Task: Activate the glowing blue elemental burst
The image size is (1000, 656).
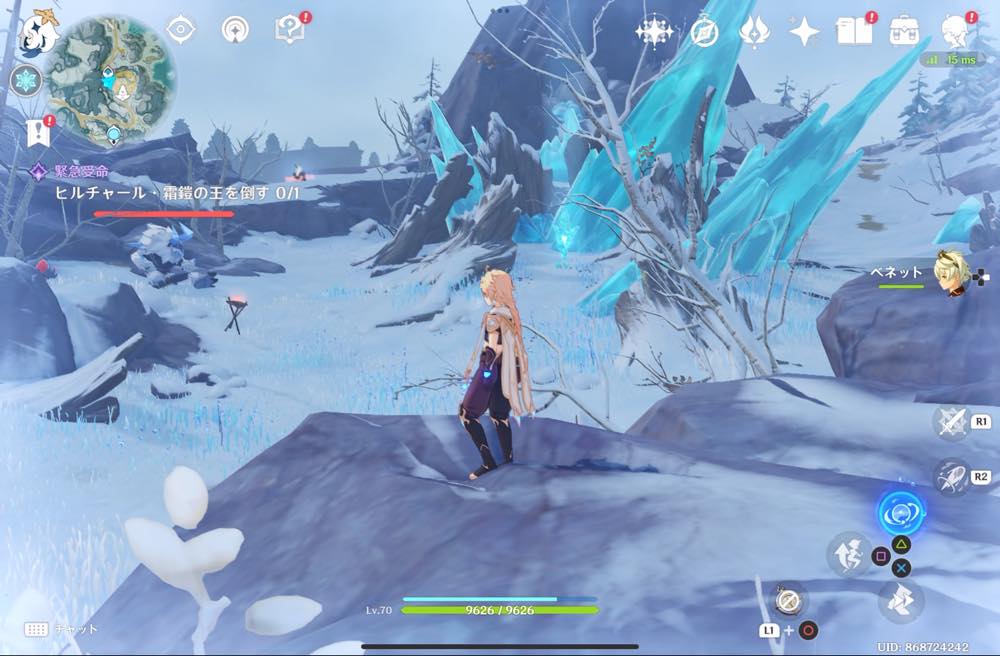Action: tap(900, 514)
